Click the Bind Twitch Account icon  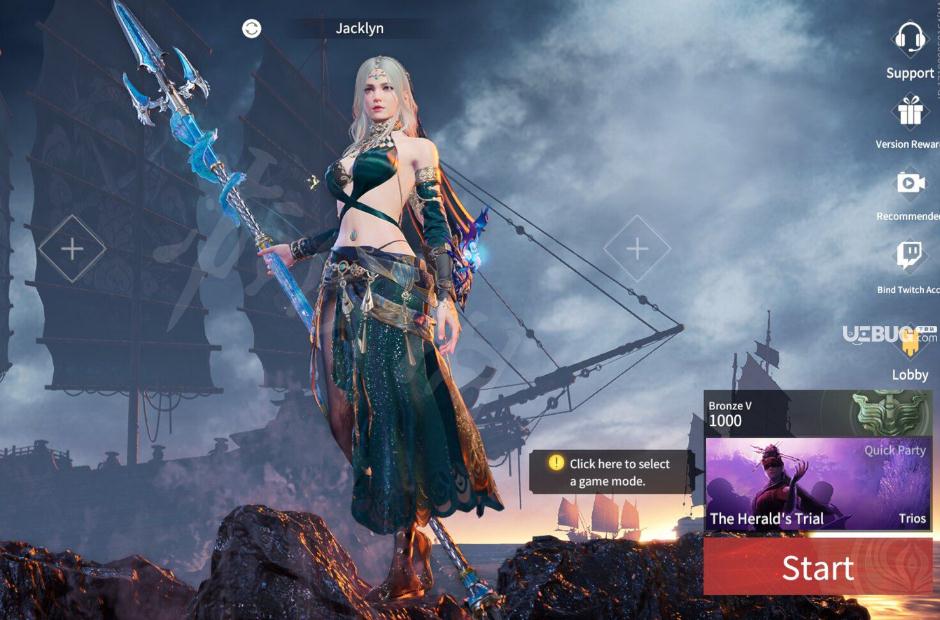pos(910,256)
